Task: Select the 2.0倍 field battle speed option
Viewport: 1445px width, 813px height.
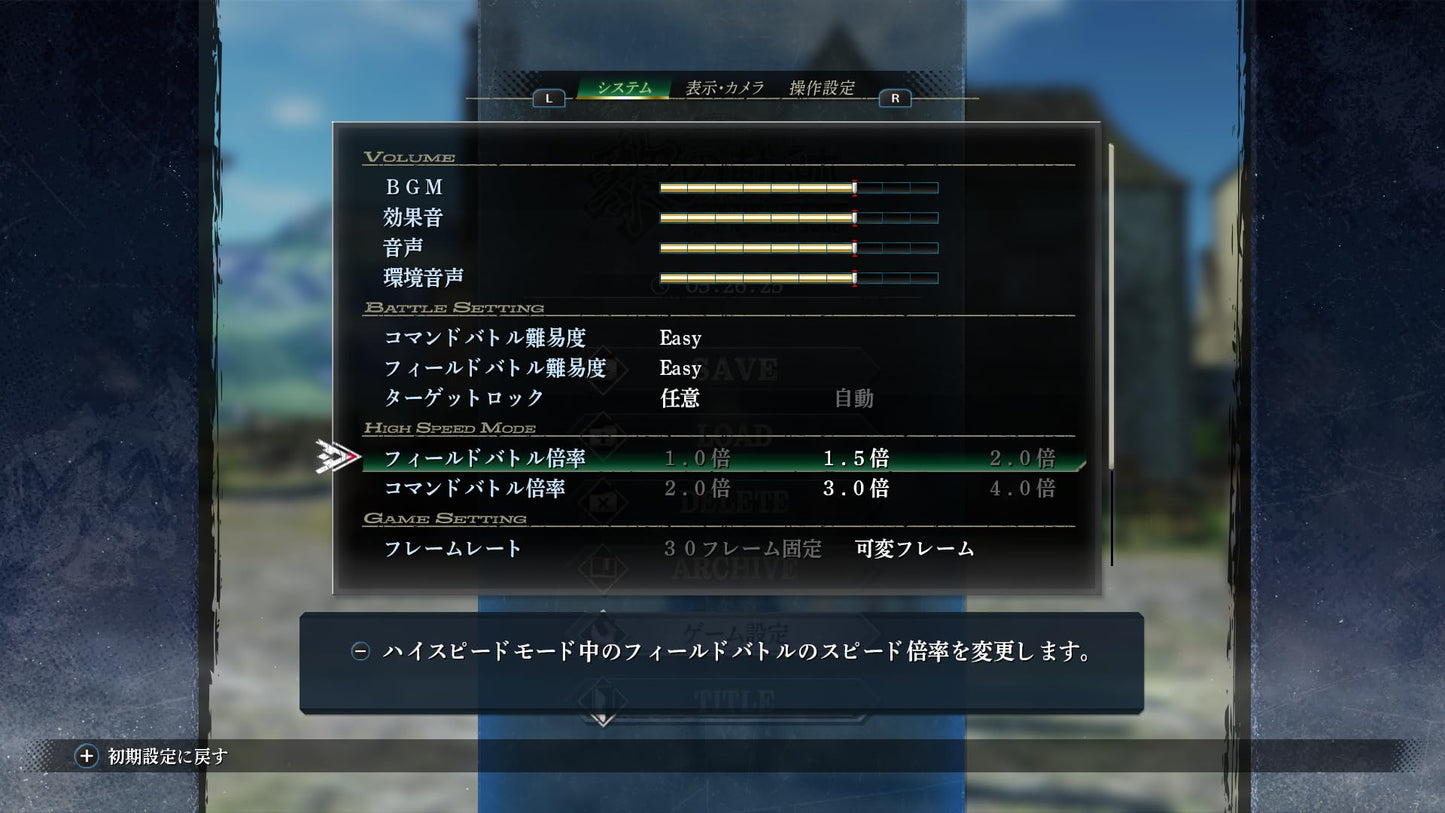Action: pyautogui.click(x=1022, y=458)
